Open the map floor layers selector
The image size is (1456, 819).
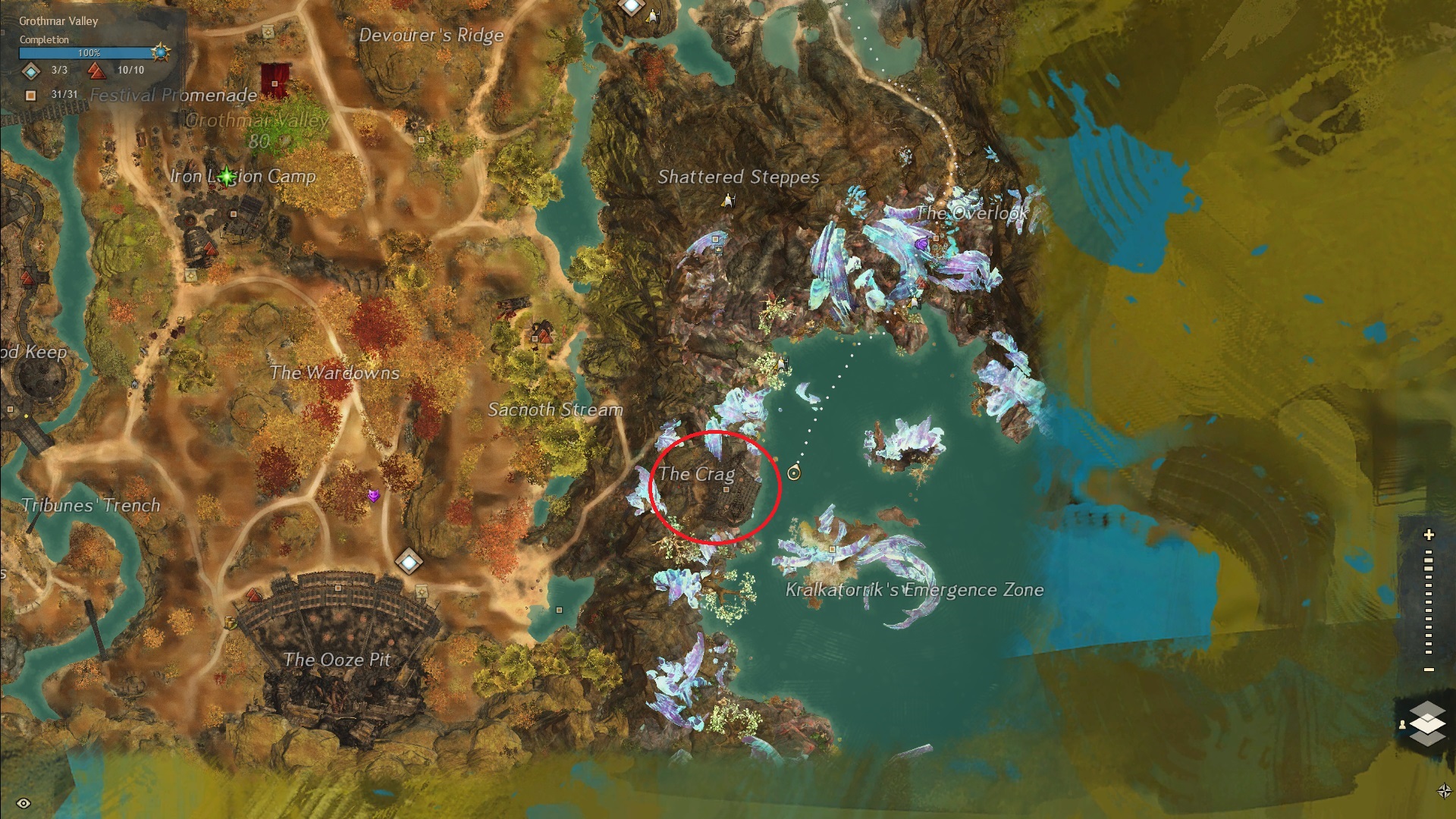coord(1426,723)
